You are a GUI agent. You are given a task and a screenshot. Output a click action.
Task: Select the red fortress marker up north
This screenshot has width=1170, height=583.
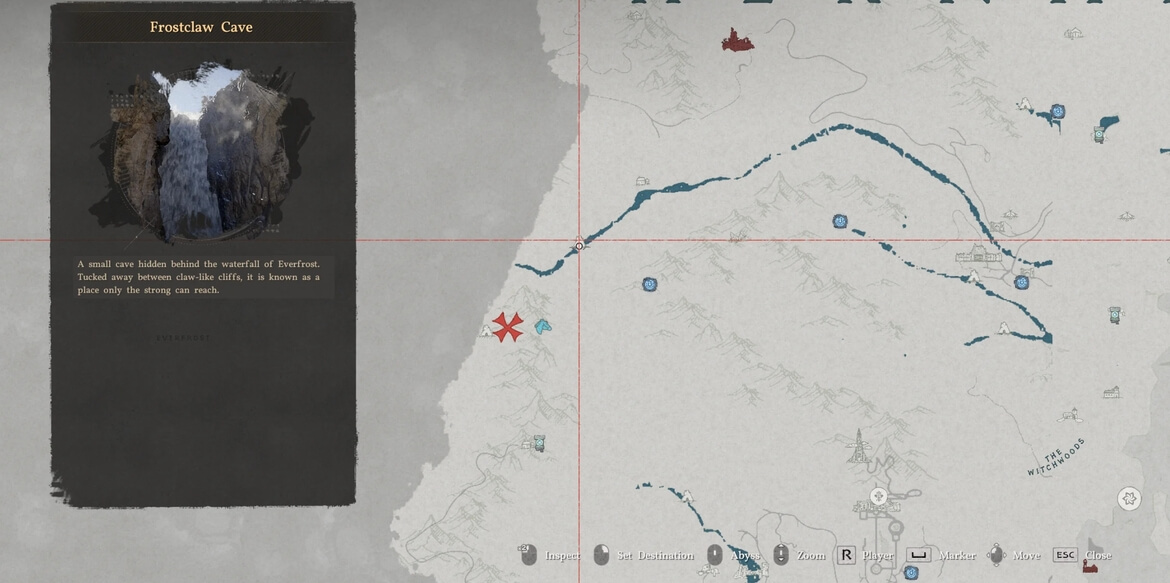tap(737, 40)
